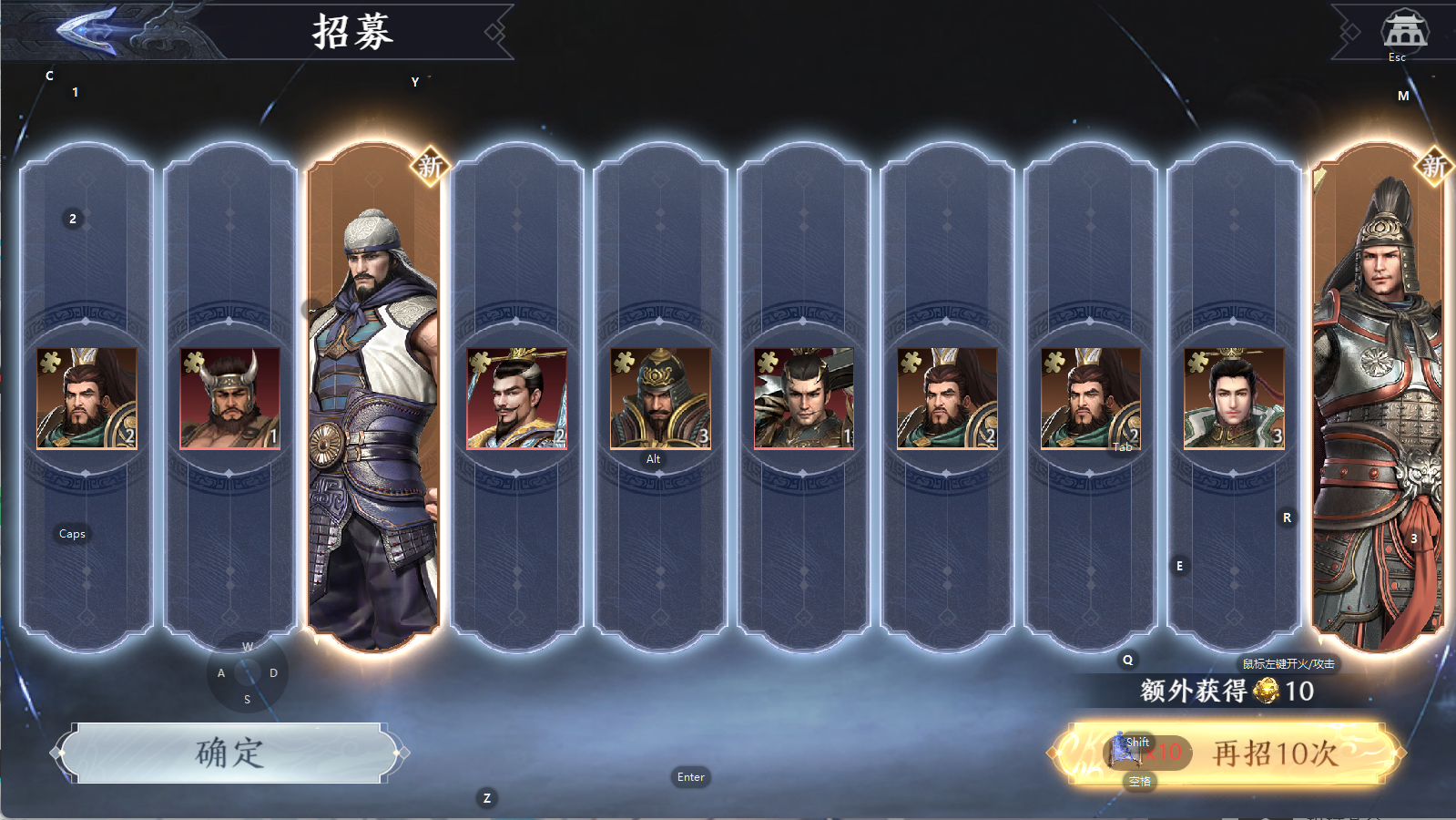Image resolution: width=1456 pixels, height=820 pixels.
Task: Click the fifth recruitment card slot
Action: point(662,392)
